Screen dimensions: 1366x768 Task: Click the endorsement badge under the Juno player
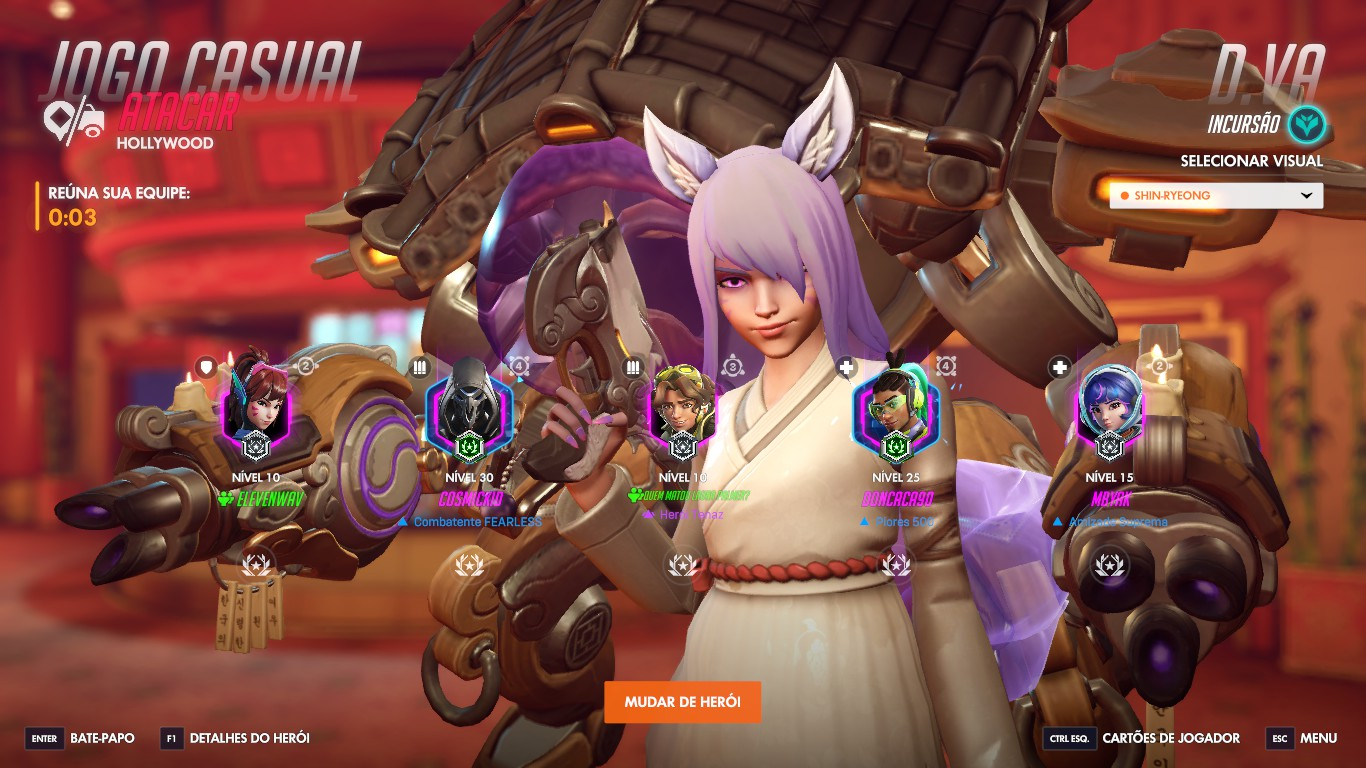coord(1108,566)
